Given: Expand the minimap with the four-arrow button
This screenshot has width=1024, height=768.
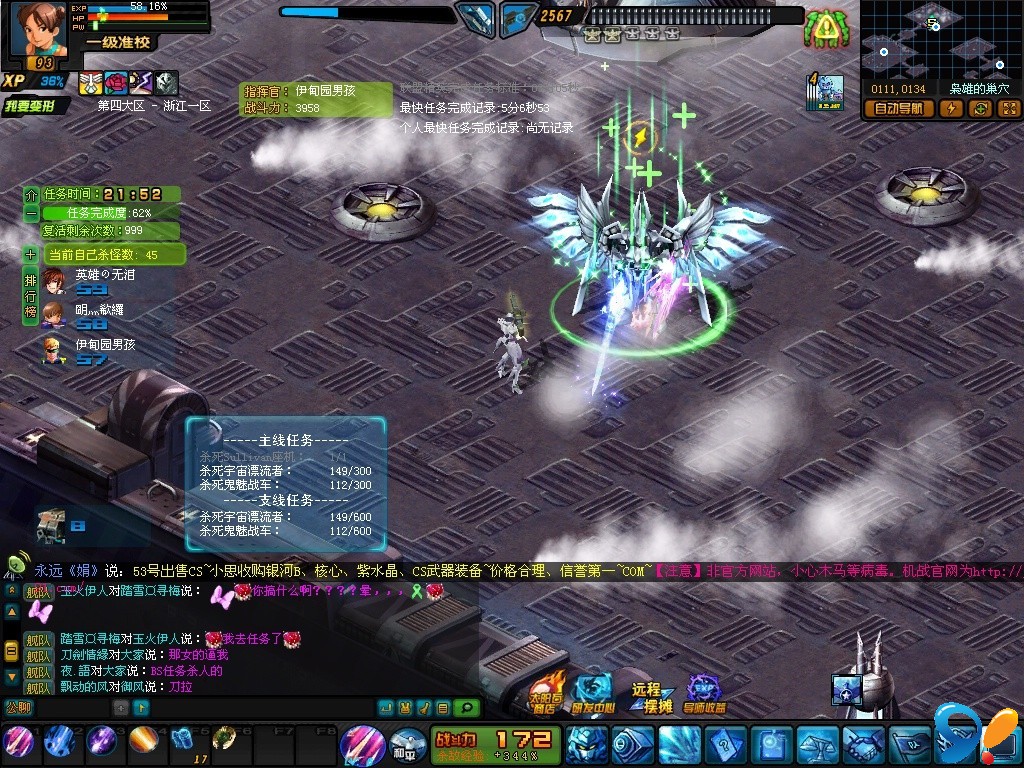Looking at the screenshot, I should [x=1008, y=109].
